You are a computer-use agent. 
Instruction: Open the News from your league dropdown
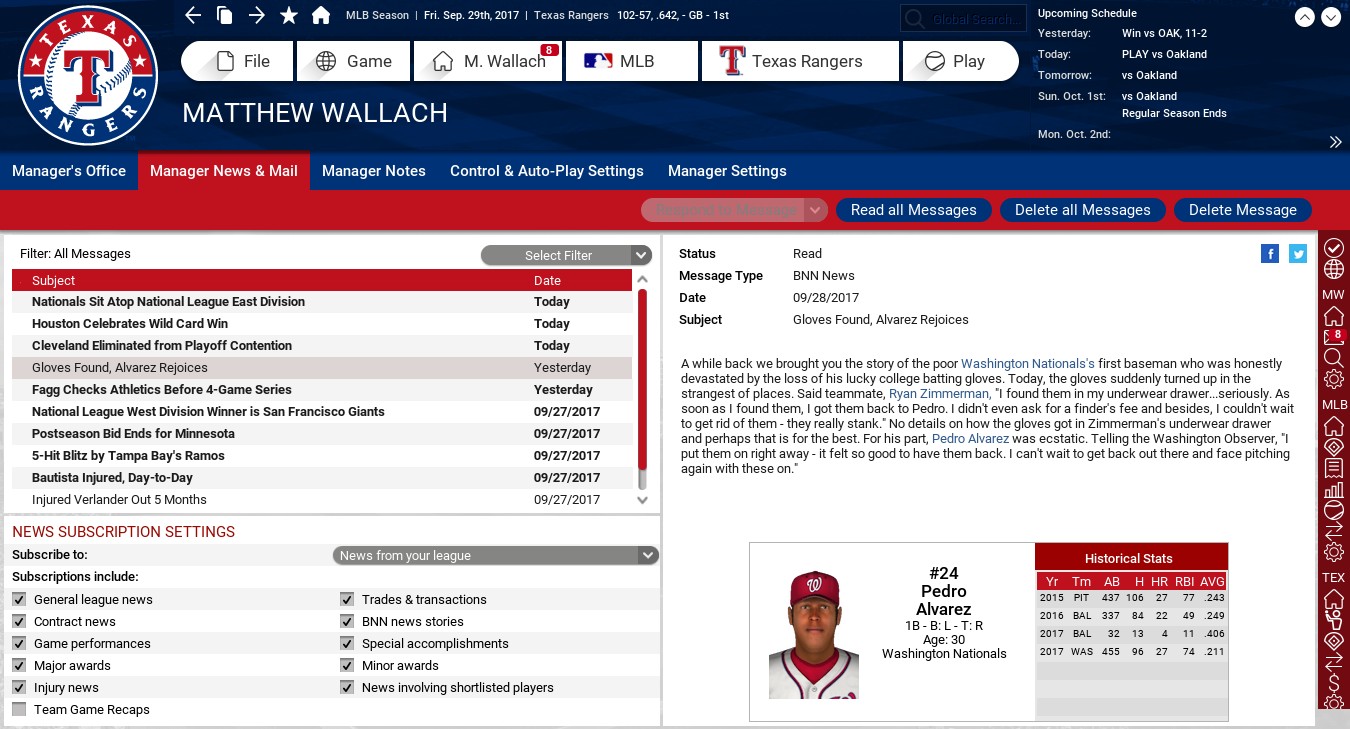(x=495, y=555)
